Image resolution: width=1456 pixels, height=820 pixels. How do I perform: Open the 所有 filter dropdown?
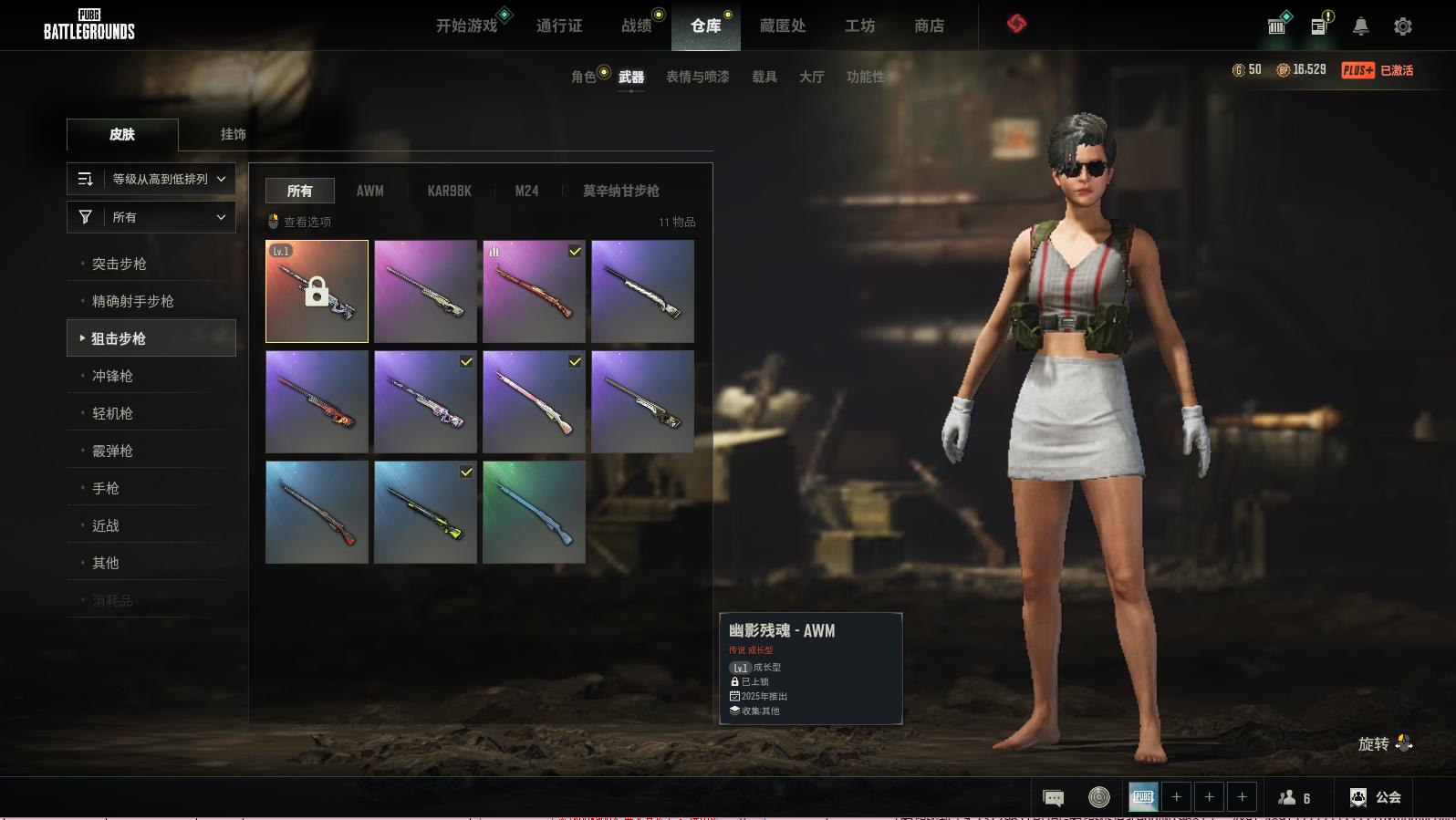tap(151, 217)
